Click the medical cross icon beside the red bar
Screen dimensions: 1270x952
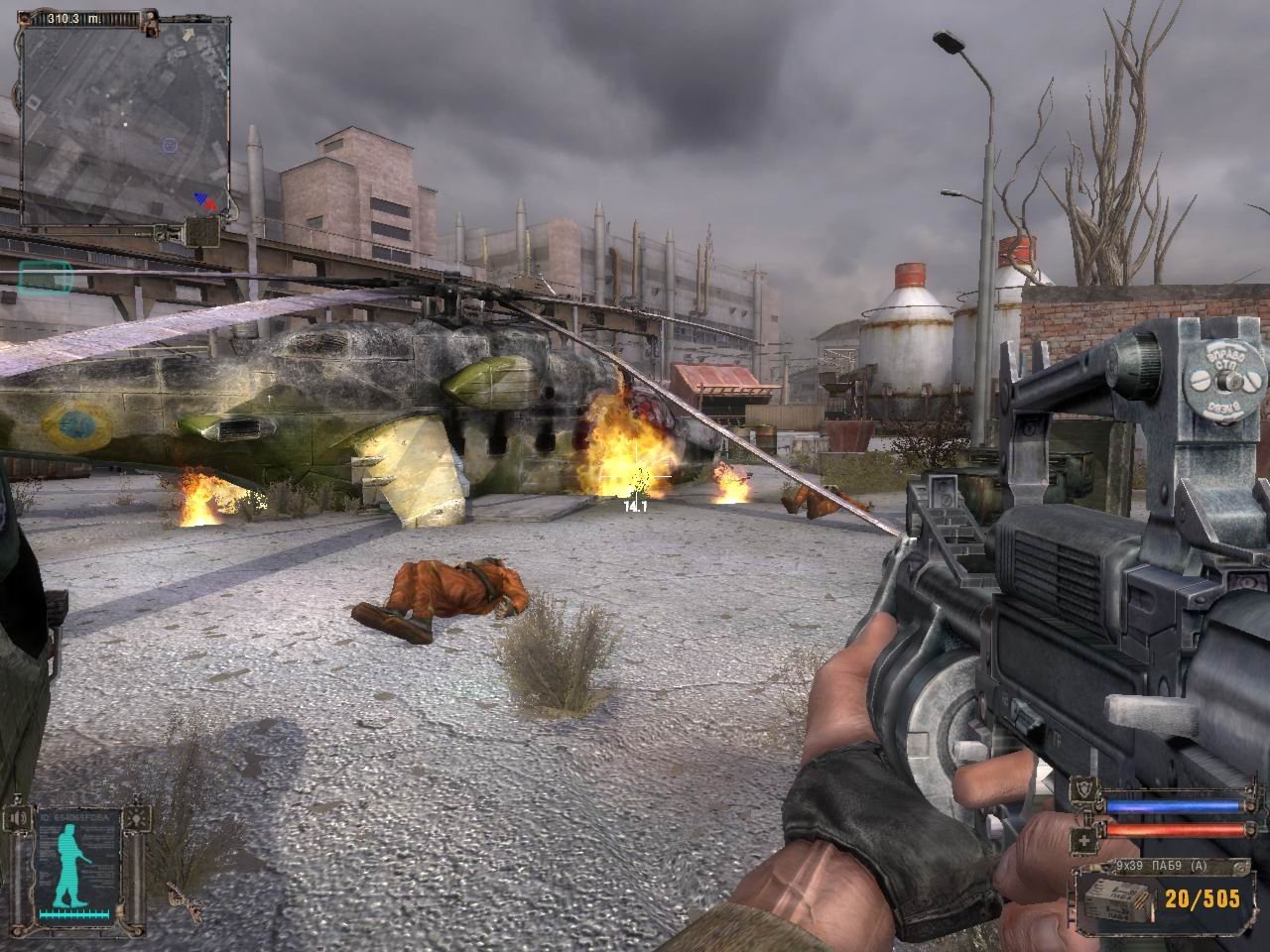1084,840
